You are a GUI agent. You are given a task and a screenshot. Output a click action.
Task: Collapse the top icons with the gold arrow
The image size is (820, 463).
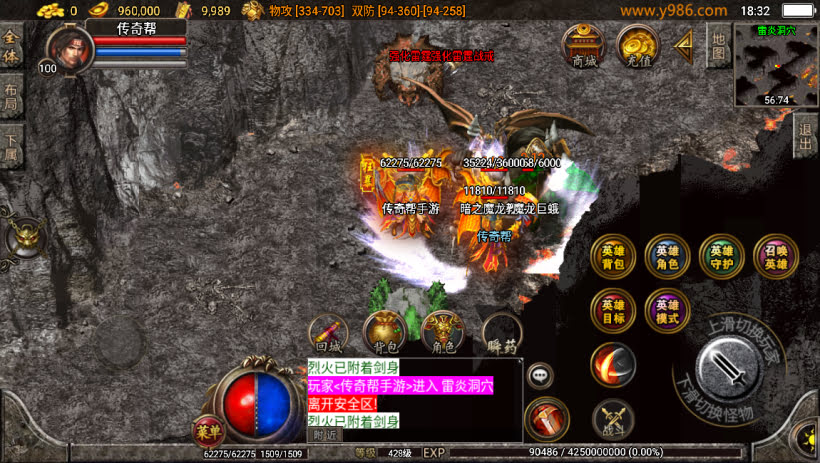tap(685, 45)
